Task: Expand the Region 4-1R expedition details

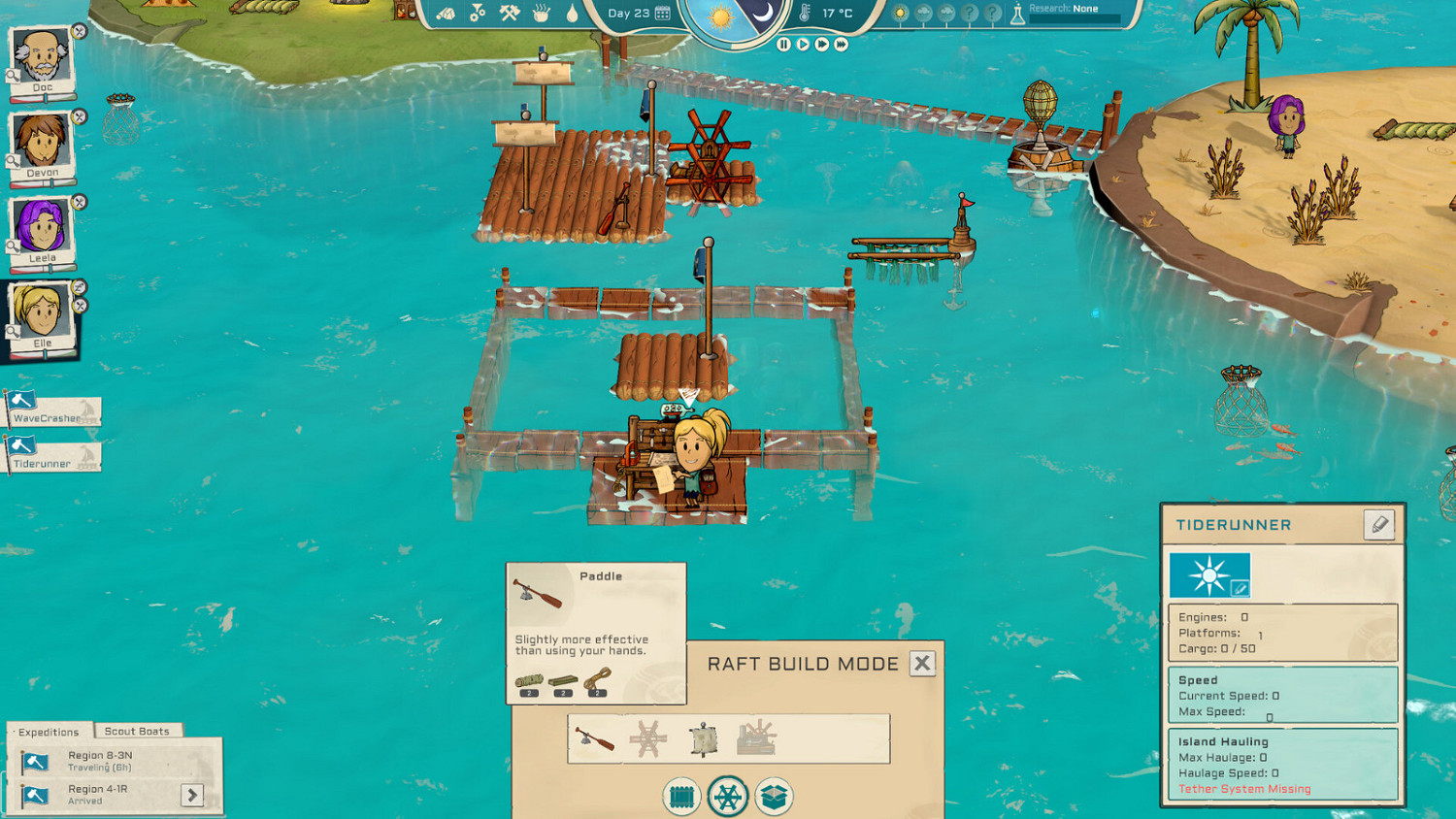Action: coord(194,795)
